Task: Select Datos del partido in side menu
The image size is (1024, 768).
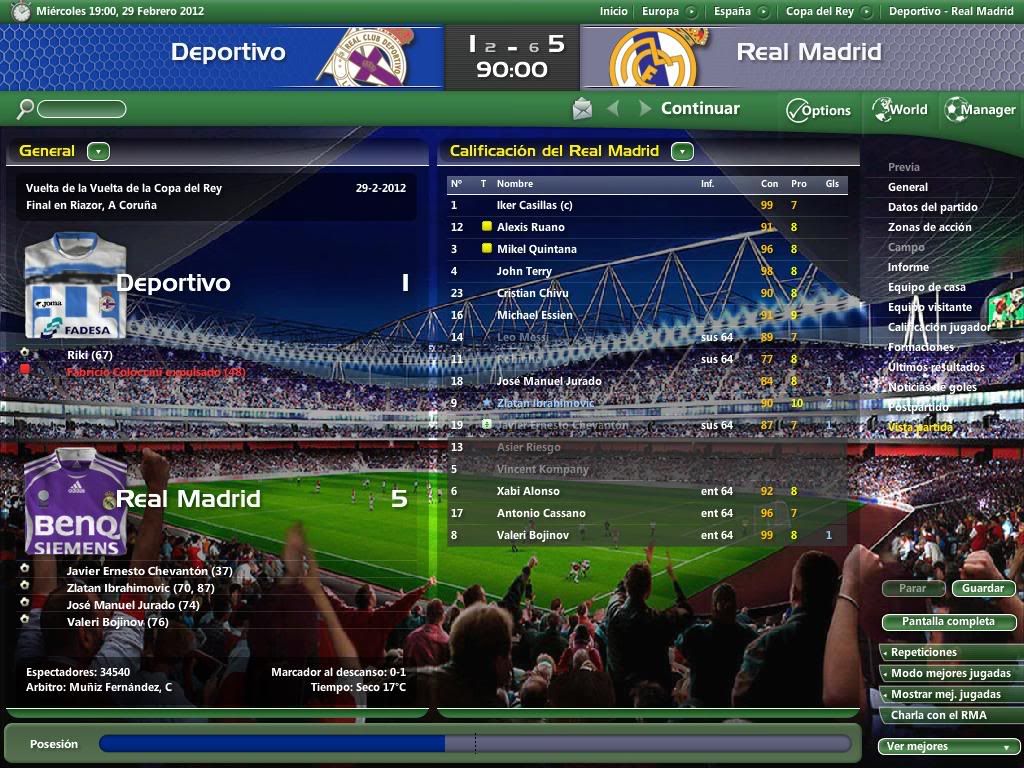Action: tap(932, 207)
